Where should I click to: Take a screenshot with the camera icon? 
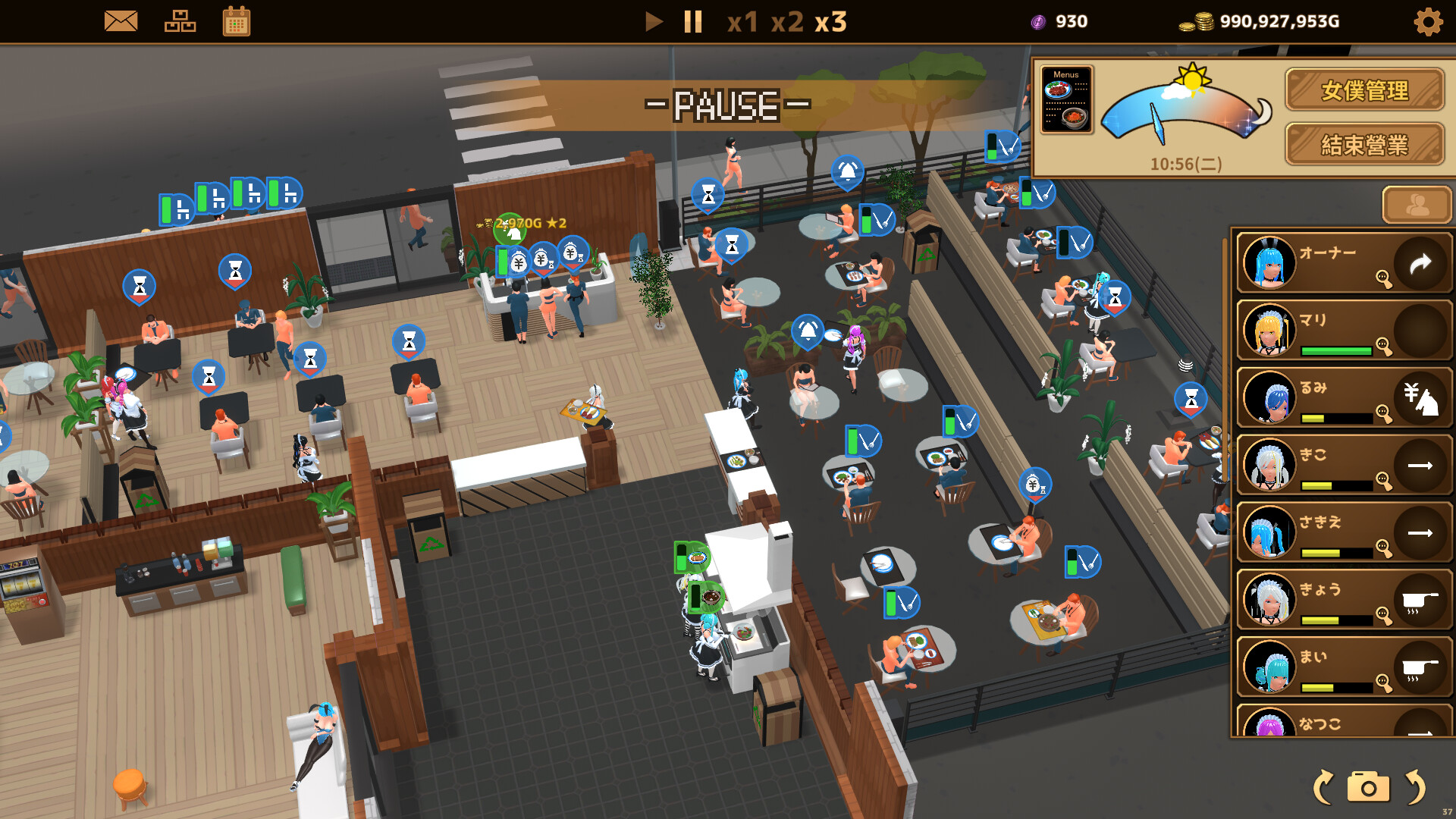1368,787
